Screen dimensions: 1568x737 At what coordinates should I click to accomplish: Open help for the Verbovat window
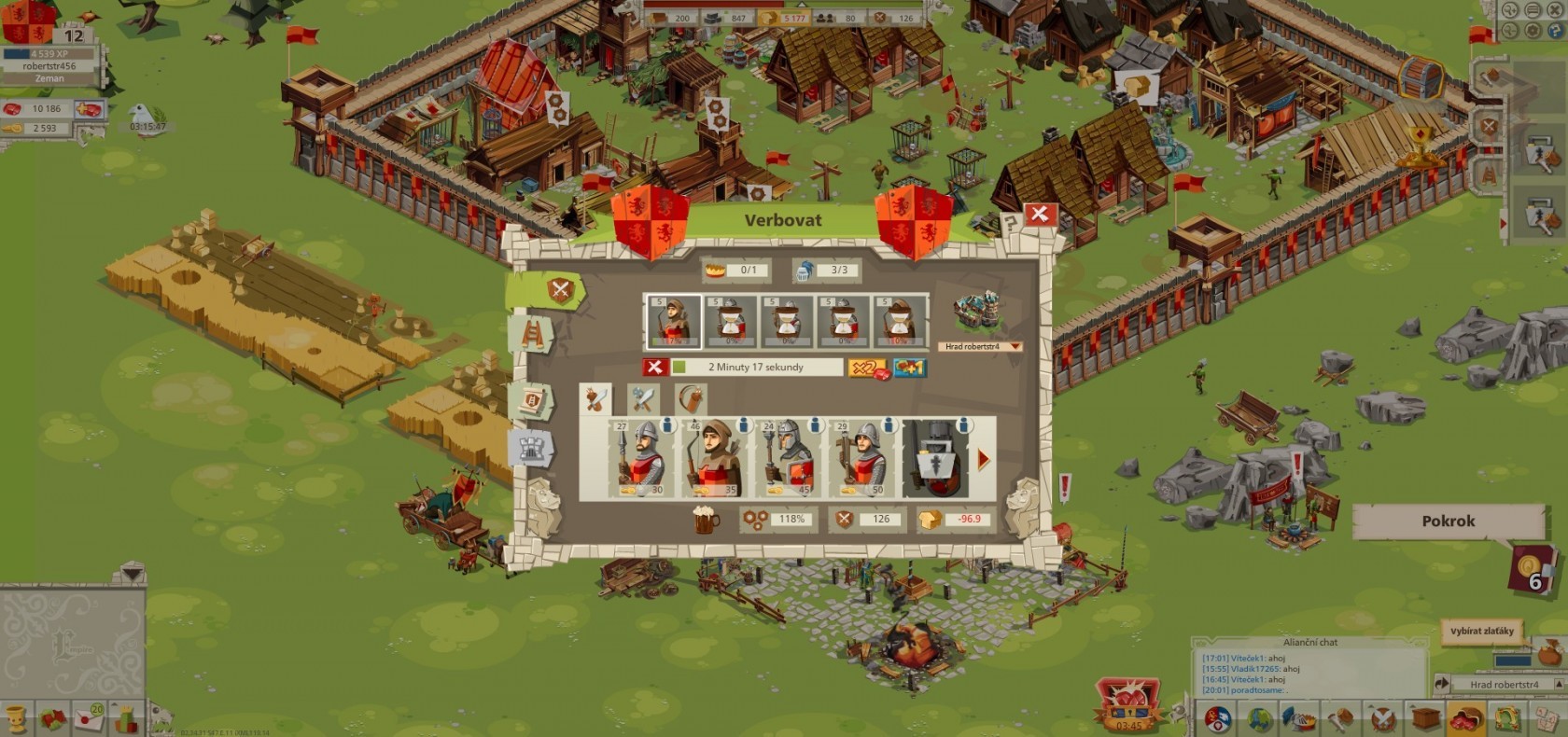(1009, 223)
